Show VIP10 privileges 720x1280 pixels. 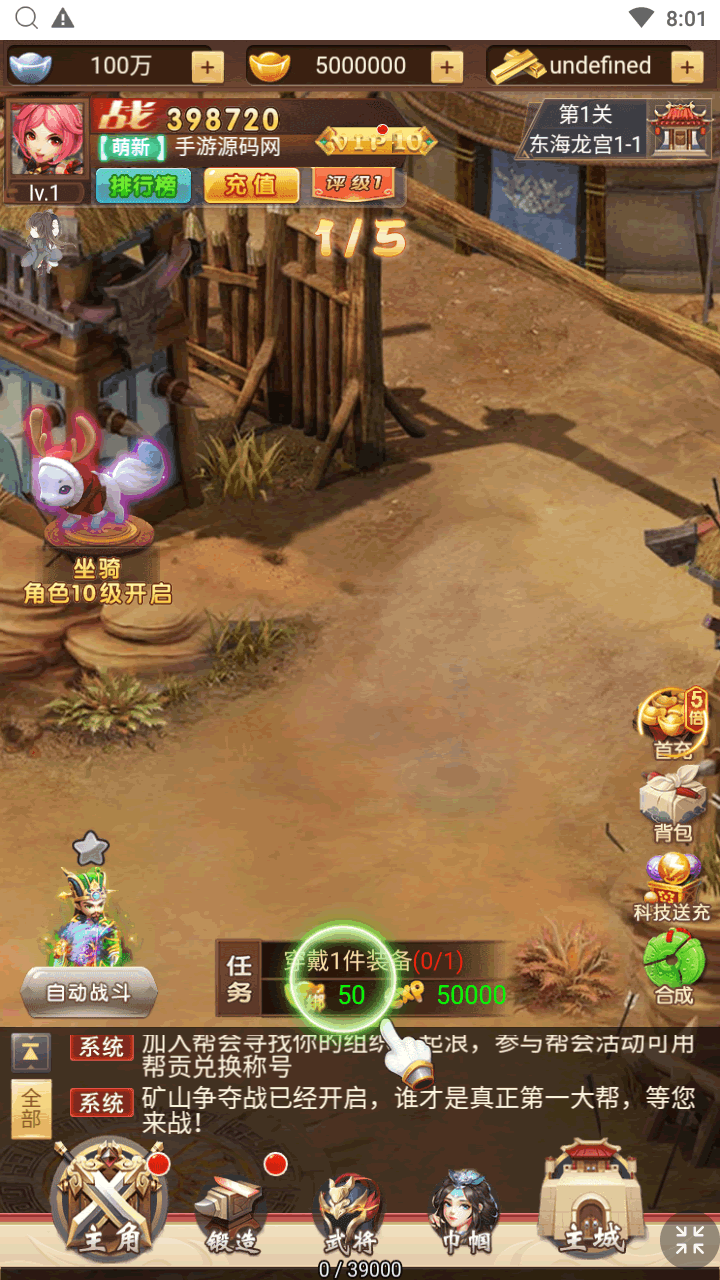[x=376, y=142]
